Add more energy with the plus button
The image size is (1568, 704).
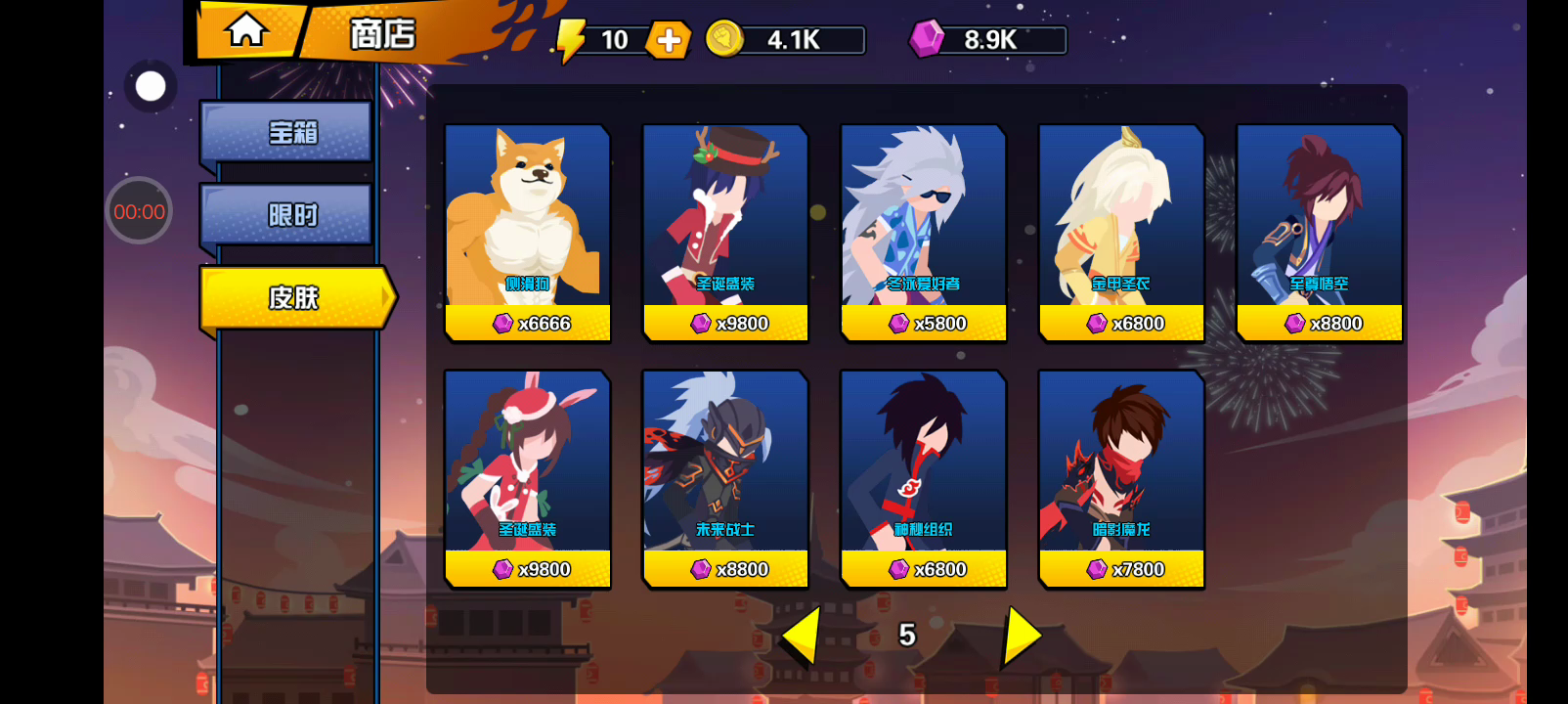[669, 40]
